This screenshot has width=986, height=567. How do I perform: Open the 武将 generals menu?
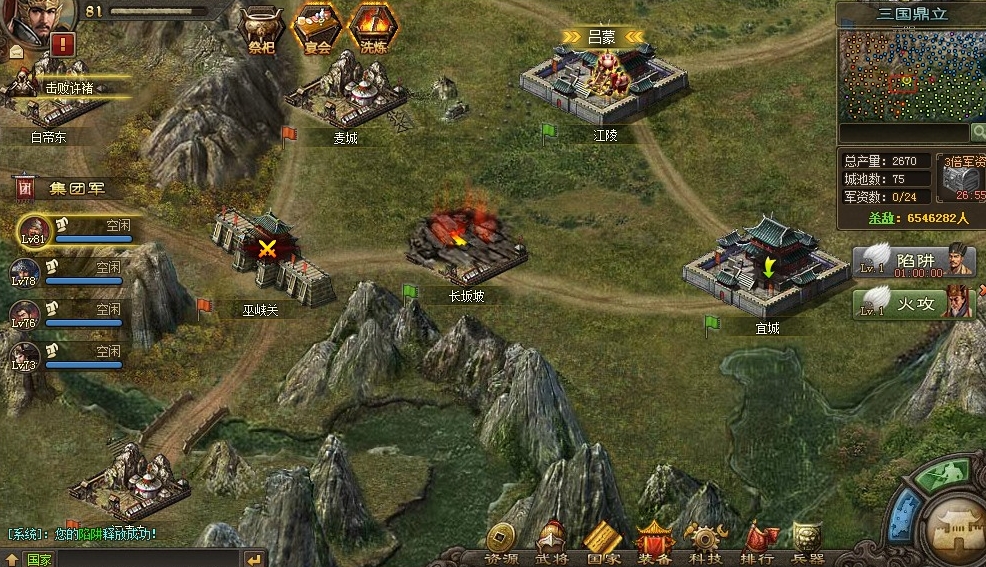coord(552,544)
